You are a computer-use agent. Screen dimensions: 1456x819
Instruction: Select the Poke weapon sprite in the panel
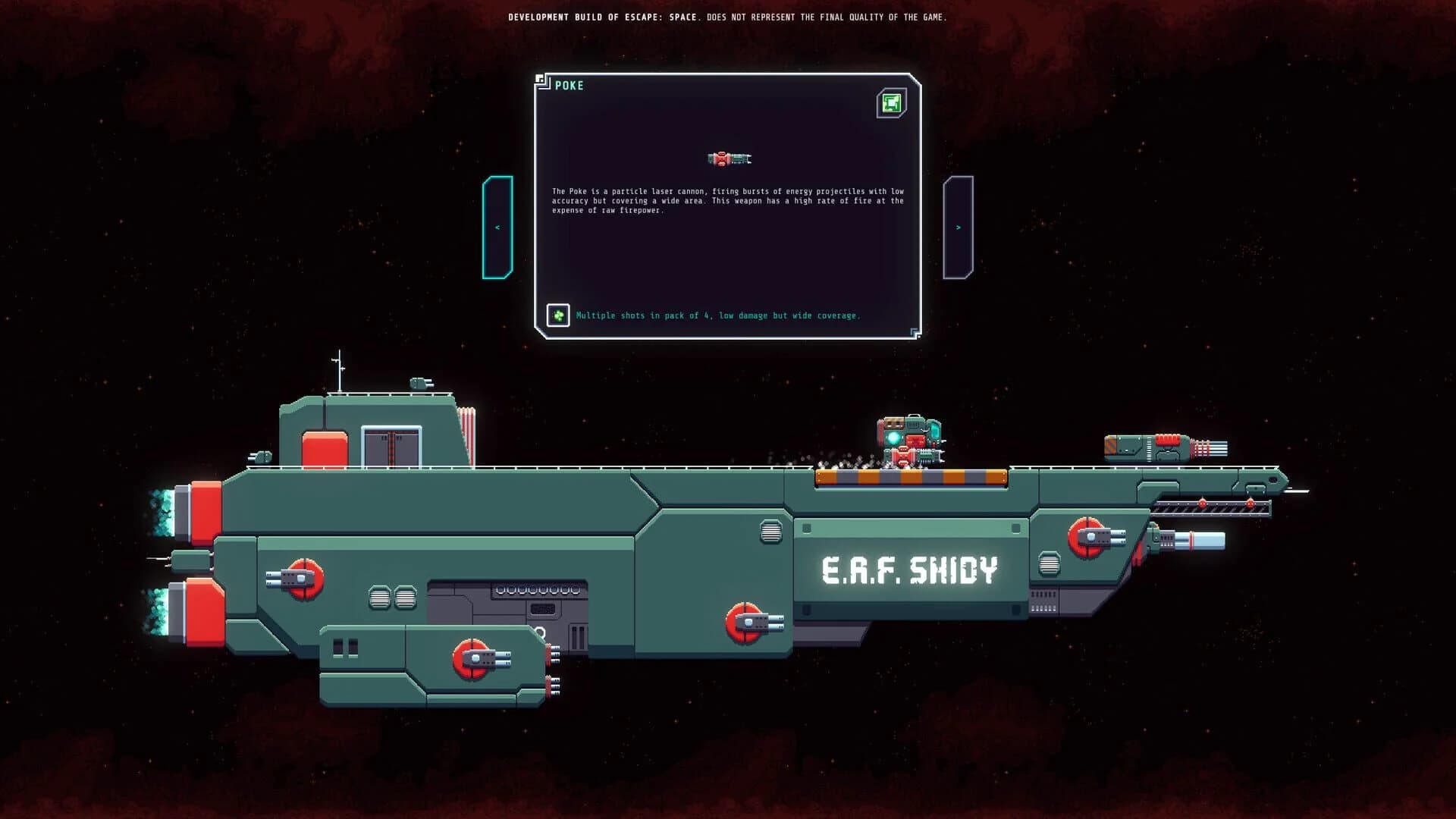pos(728,158)
